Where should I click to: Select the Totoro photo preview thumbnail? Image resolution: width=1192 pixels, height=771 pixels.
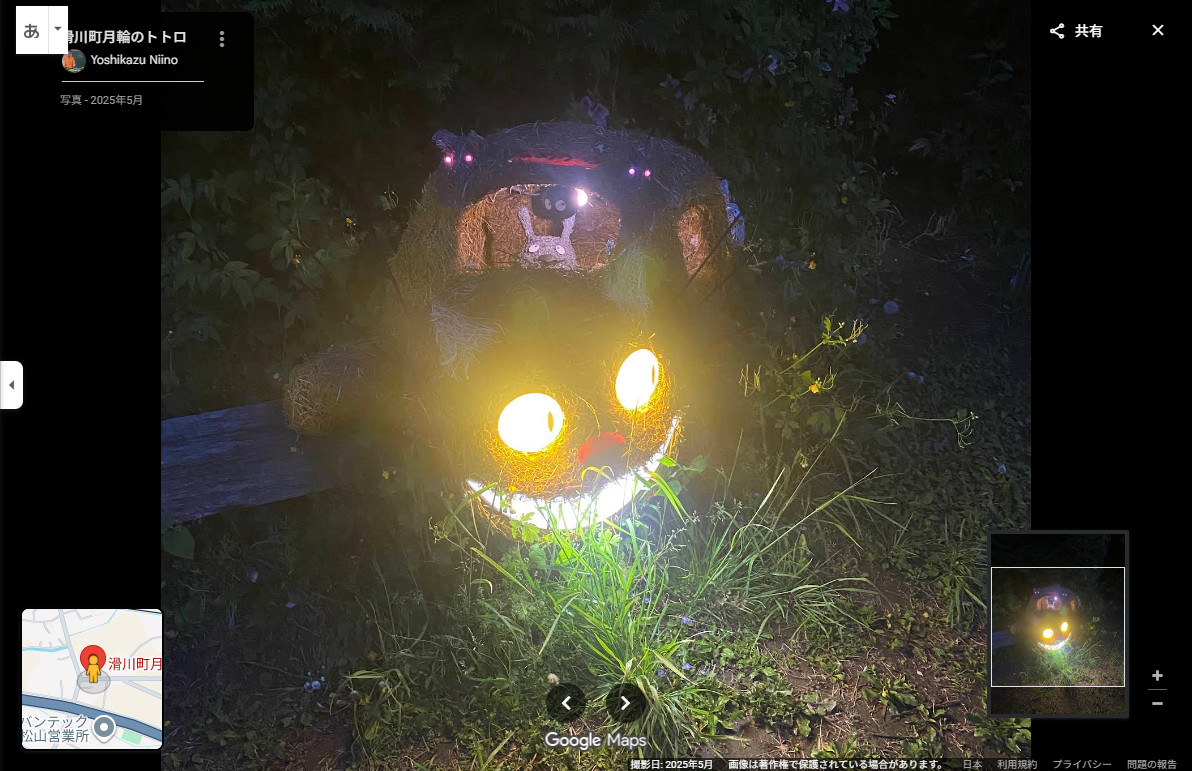point(1057,626)
